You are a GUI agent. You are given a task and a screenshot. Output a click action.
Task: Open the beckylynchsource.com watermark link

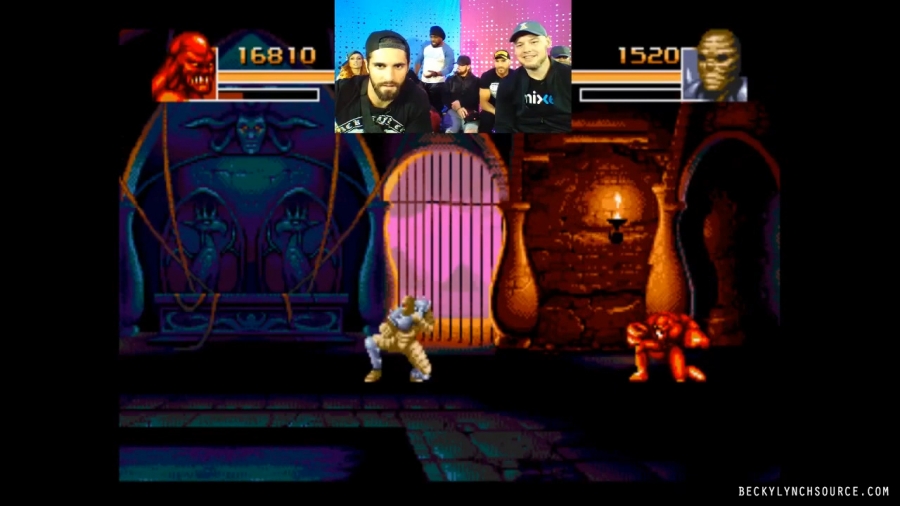813,491
